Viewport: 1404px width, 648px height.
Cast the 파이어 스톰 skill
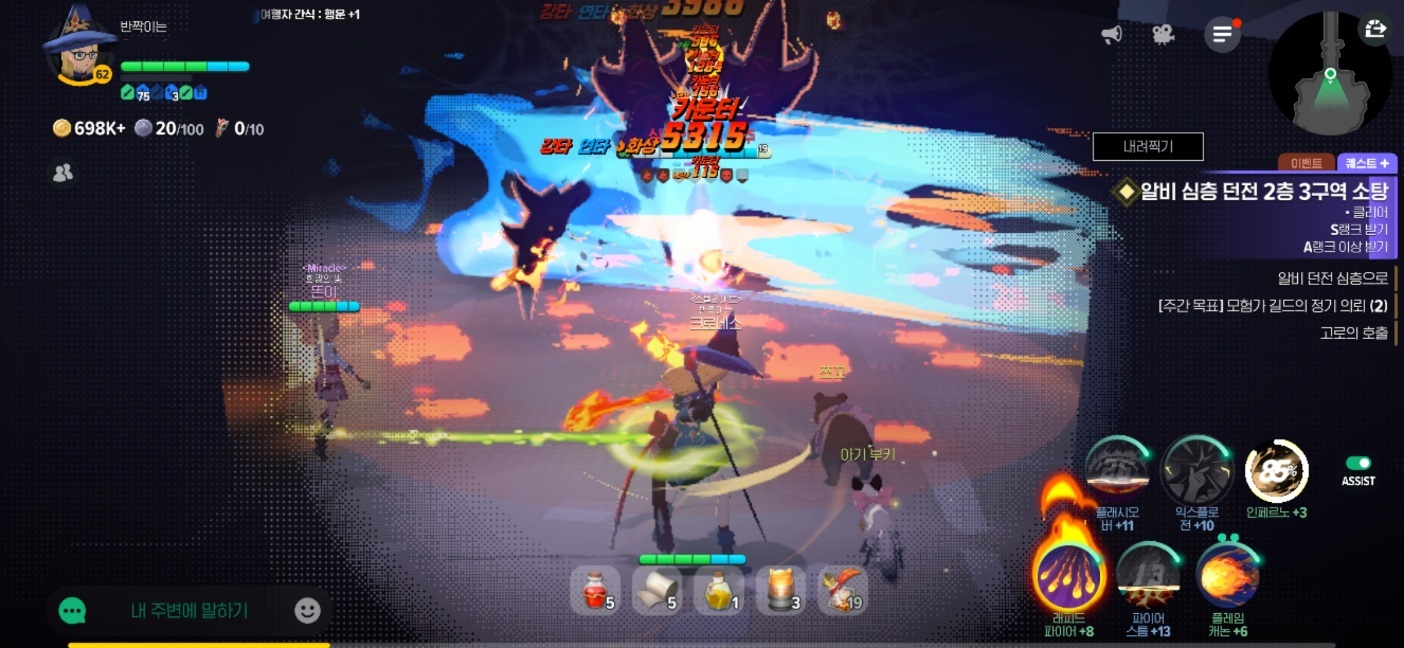pyautogui.click(x=1146, y=575)
